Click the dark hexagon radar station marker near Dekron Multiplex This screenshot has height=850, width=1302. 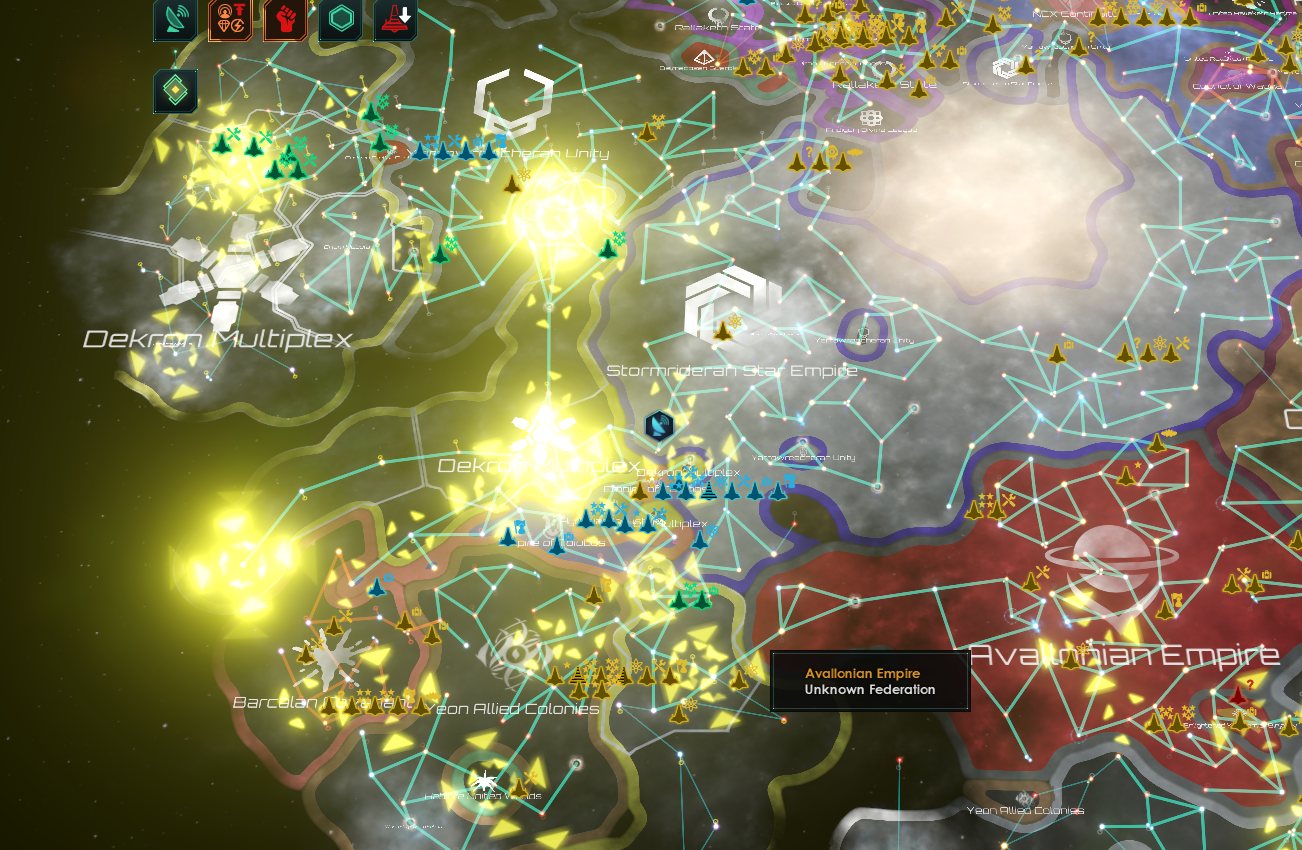[x=660, y=424]
